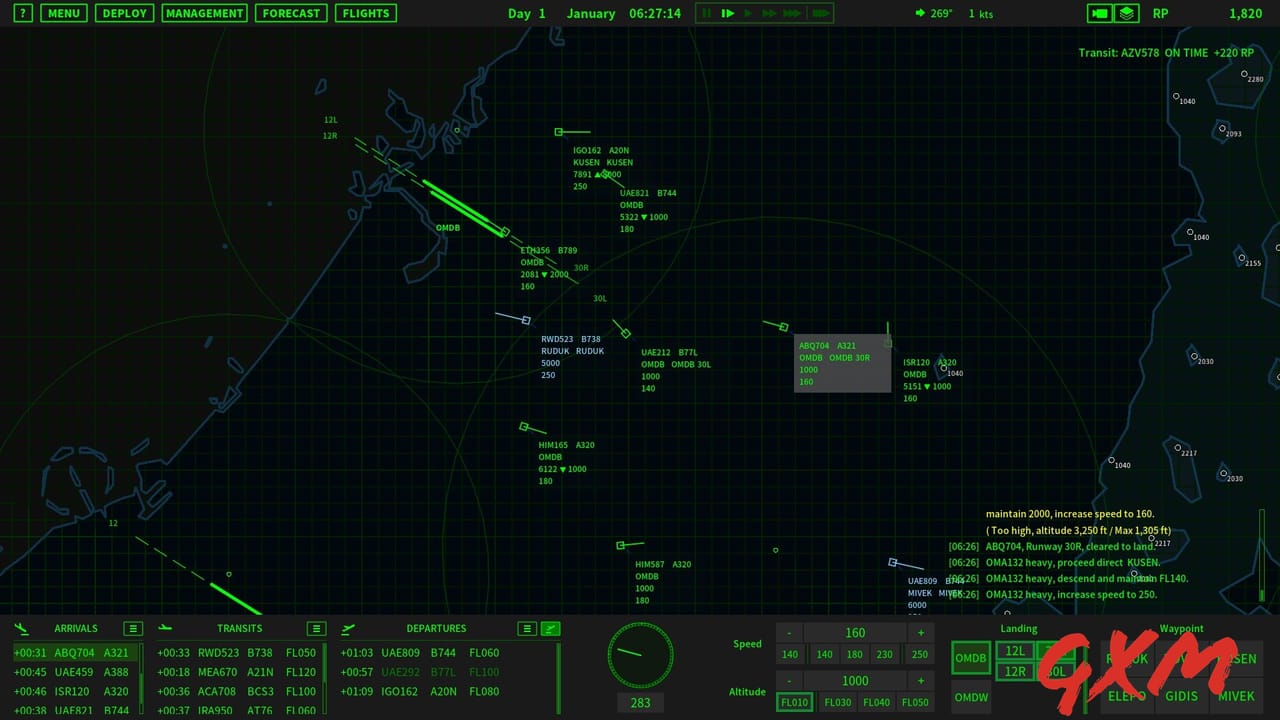Screen dimensions: 1280x720
Task: Send aircraft to waypoint GIDIS
Action: point(1181,696)
